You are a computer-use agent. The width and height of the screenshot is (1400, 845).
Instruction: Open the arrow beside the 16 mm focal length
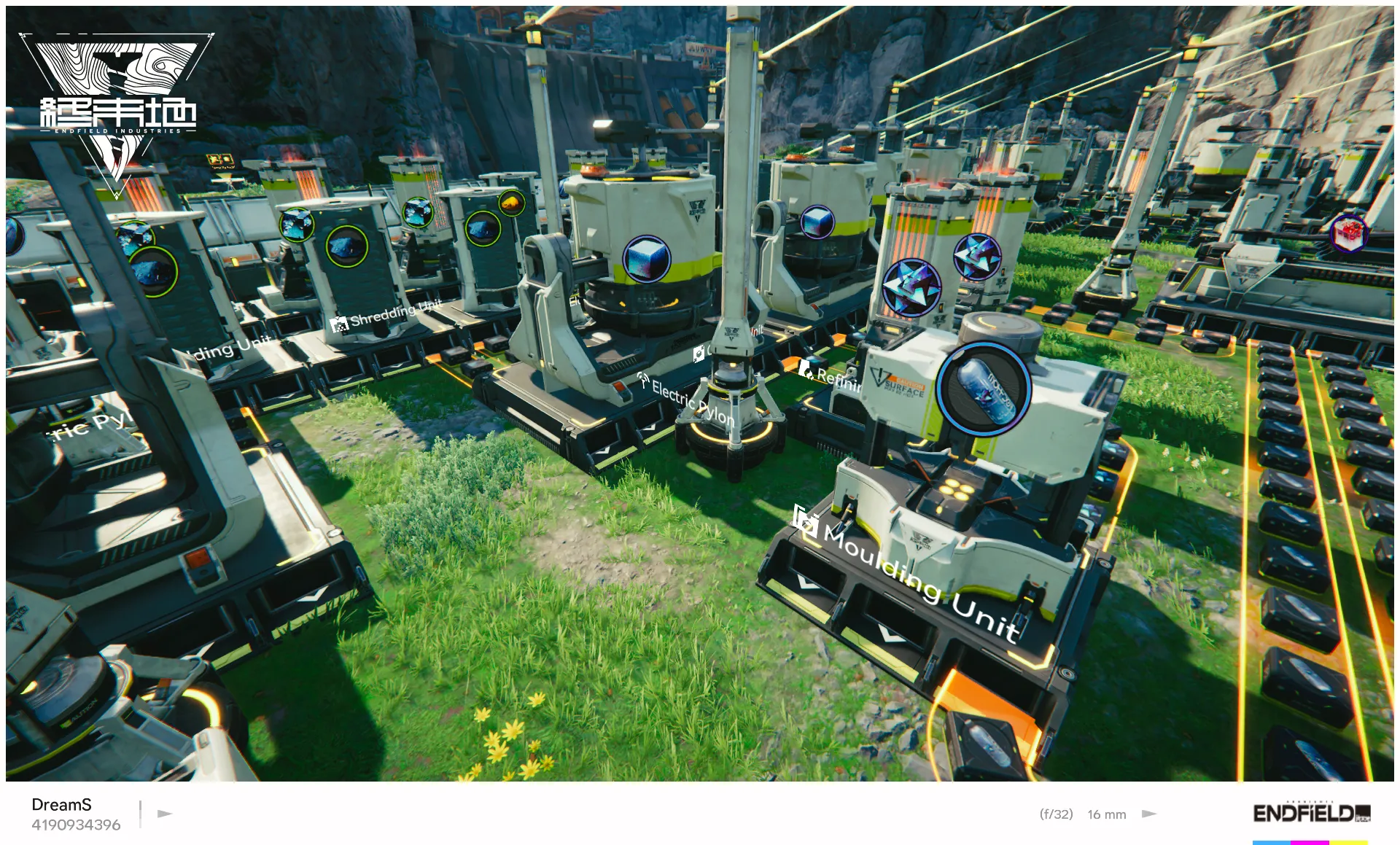1151,814
